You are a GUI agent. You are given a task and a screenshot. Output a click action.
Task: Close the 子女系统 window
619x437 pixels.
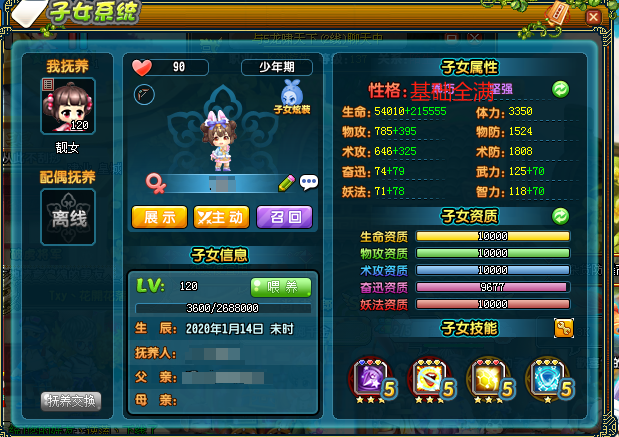point(593,17)
